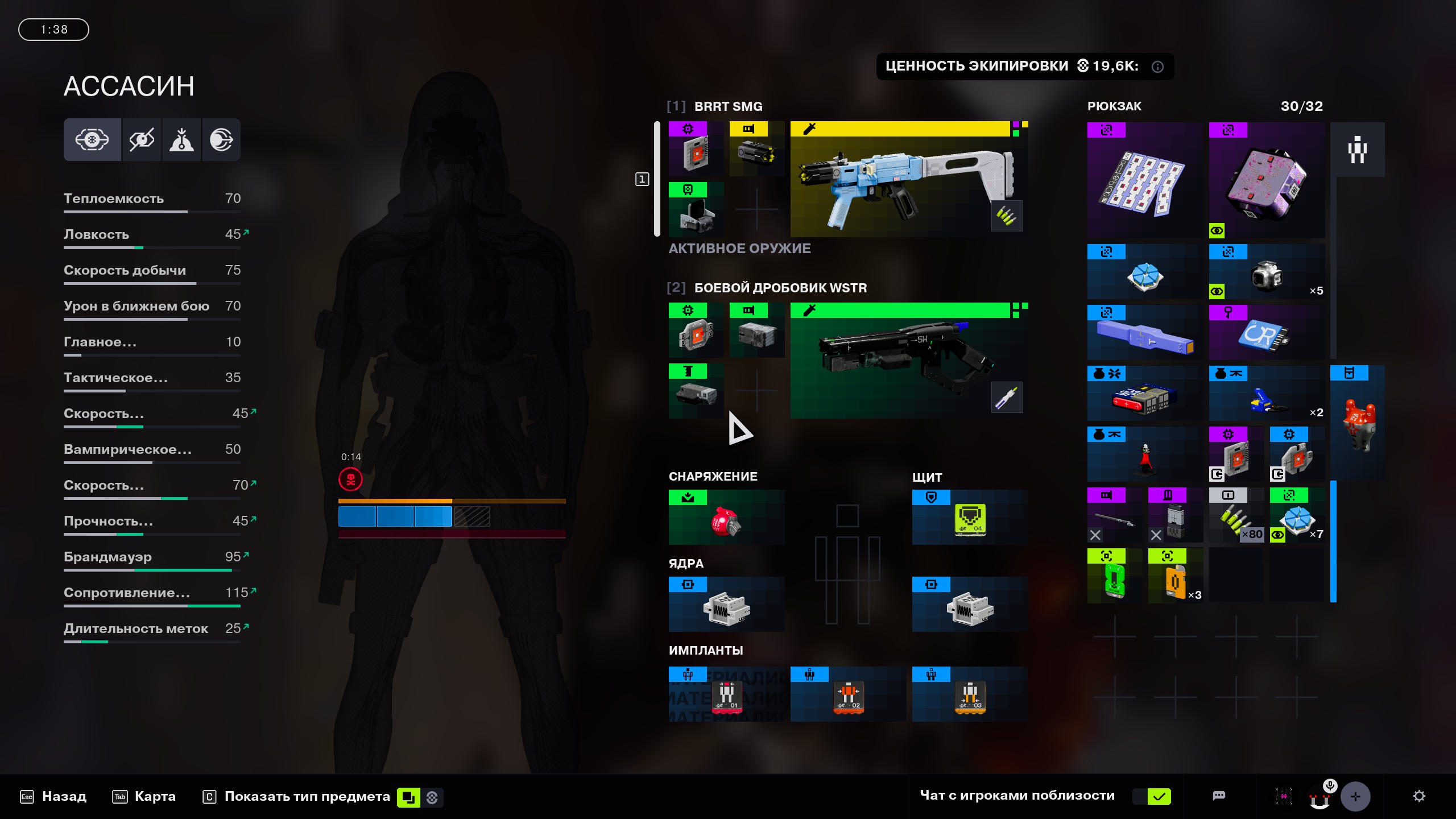Open the chat bubble icon
This screenshot has height=819, width=1456.
pyautogui.click(x=1219, y=796)
